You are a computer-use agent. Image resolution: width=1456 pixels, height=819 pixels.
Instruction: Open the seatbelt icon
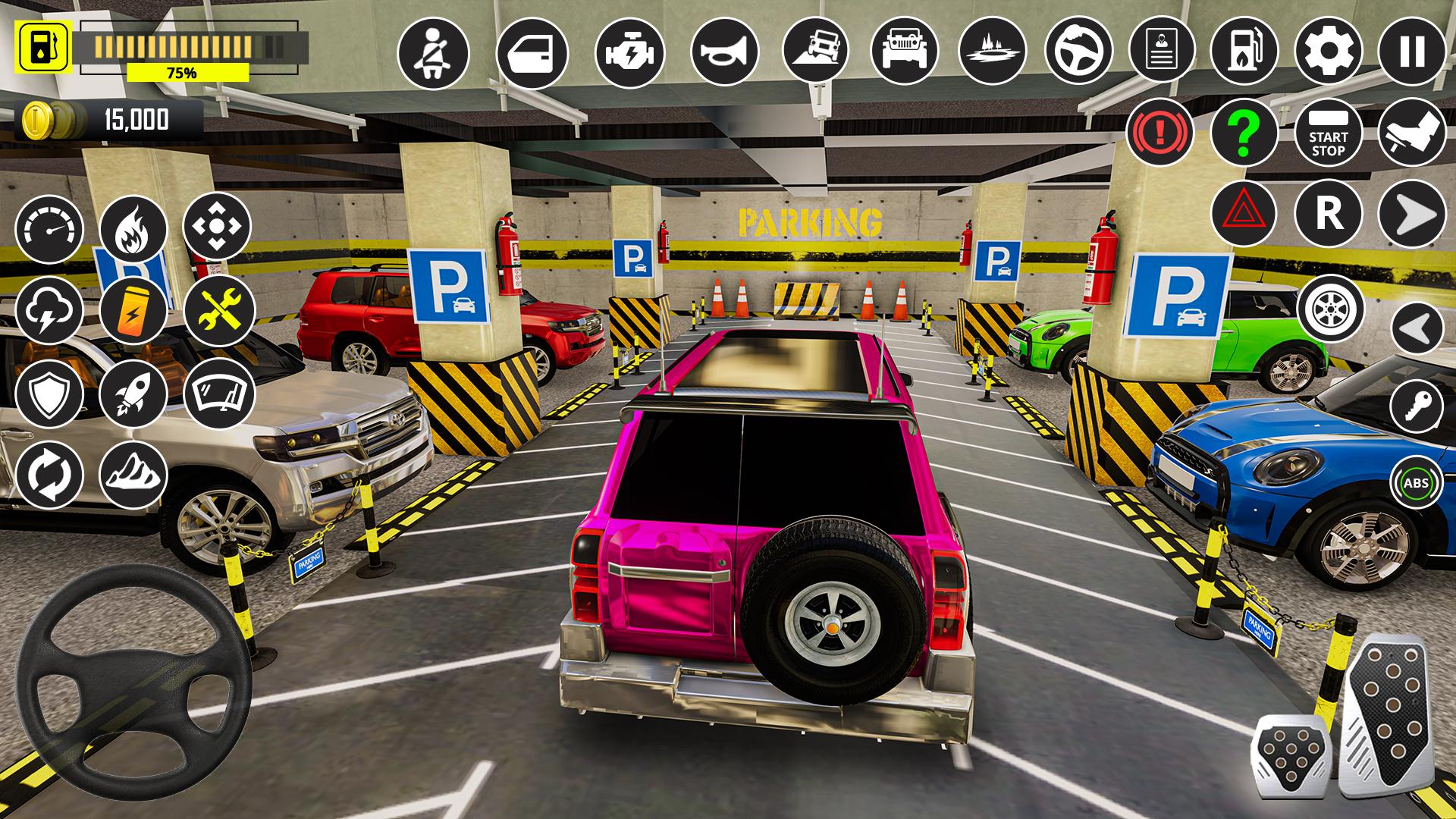pos(432,51)
